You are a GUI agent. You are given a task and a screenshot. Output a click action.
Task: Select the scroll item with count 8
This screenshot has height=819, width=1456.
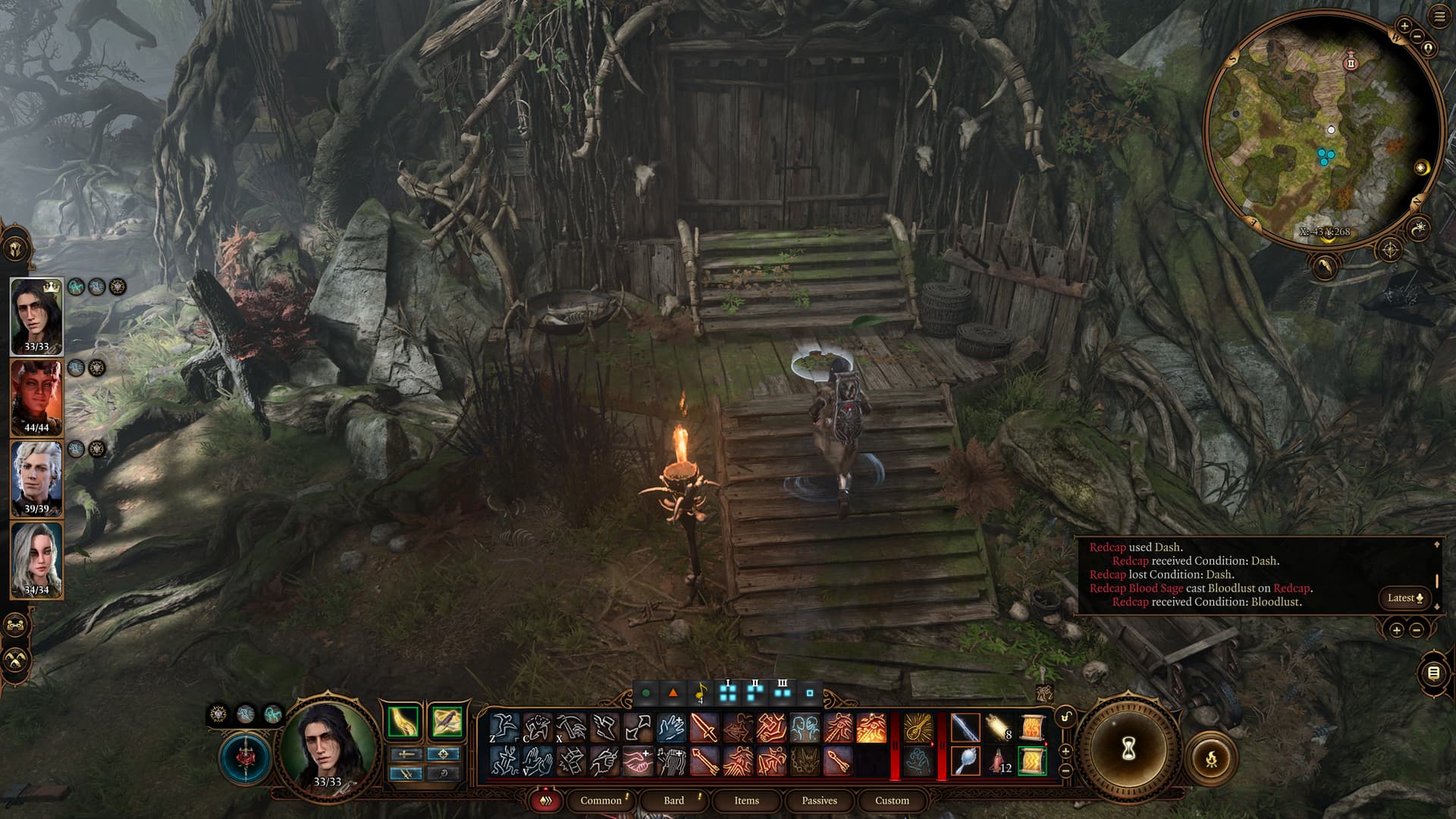[999, 728]
